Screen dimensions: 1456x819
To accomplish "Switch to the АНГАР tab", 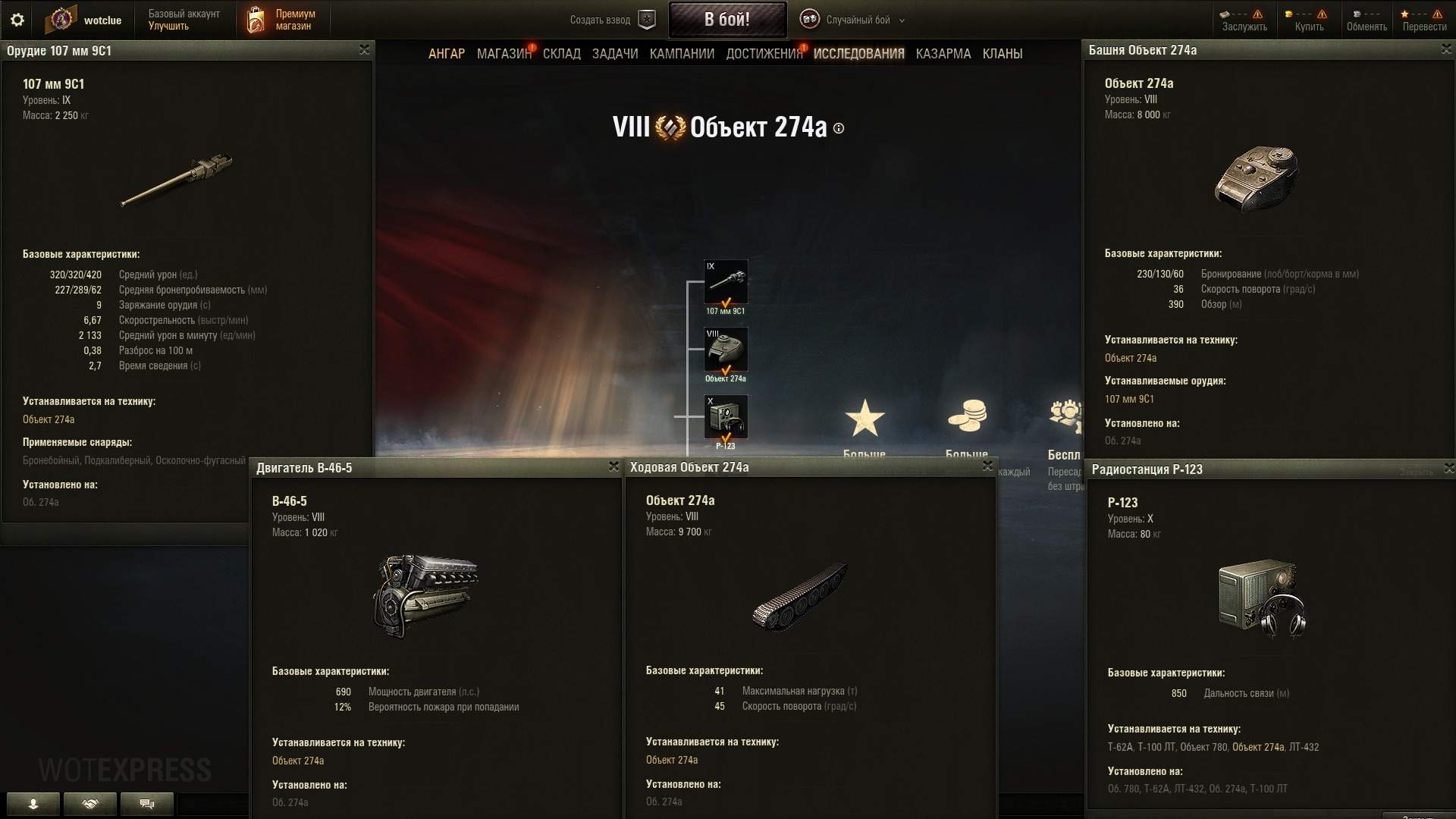I will pos(447,54).
